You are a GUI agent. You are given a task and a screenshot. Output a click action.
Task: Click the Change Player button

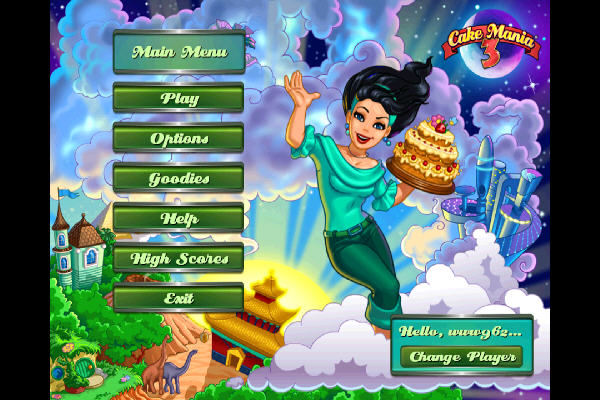click(x=460, y=356)
